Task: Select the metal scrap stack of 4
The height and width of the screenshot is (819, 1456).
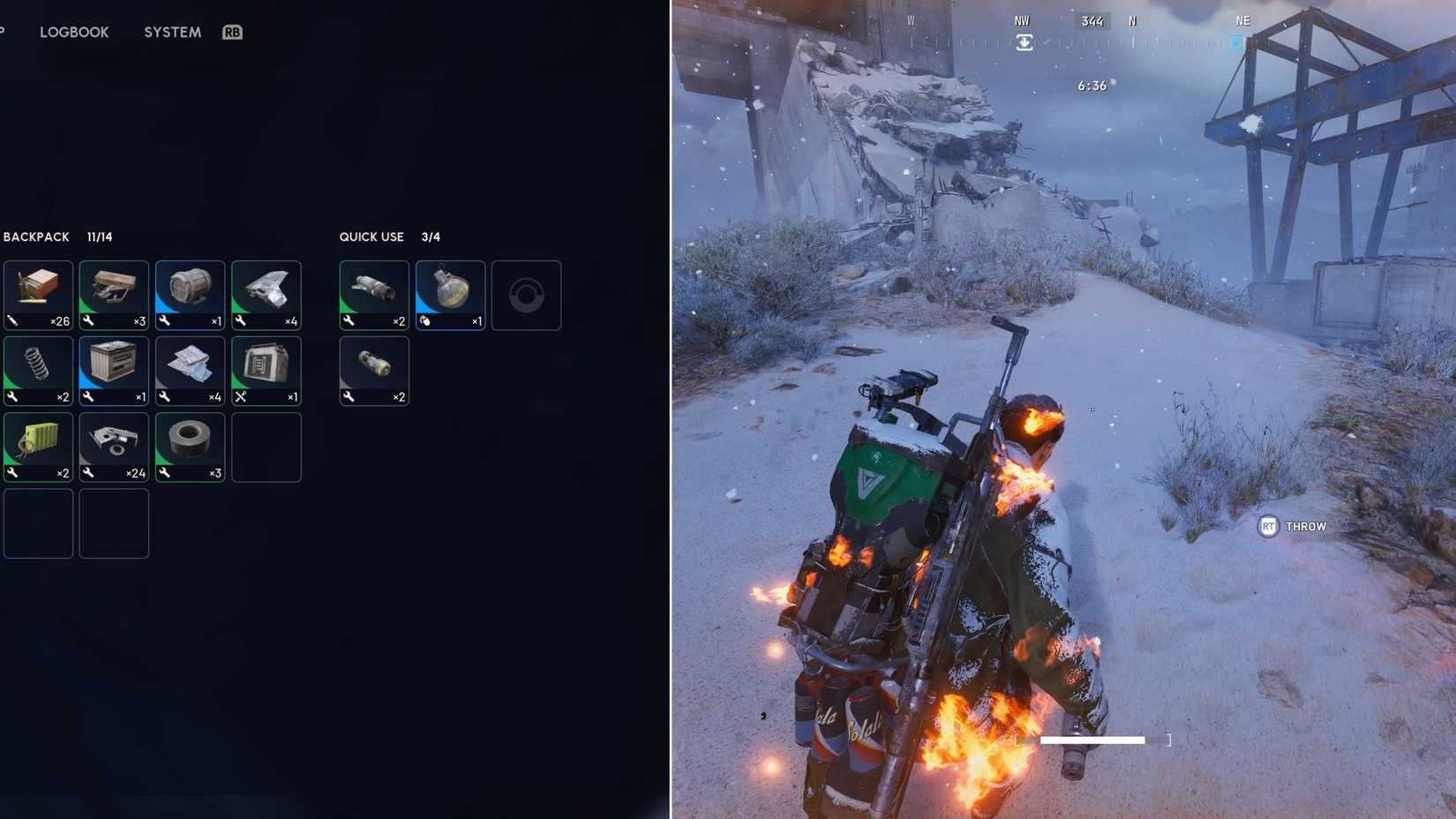Action: [x=266, y=295]
